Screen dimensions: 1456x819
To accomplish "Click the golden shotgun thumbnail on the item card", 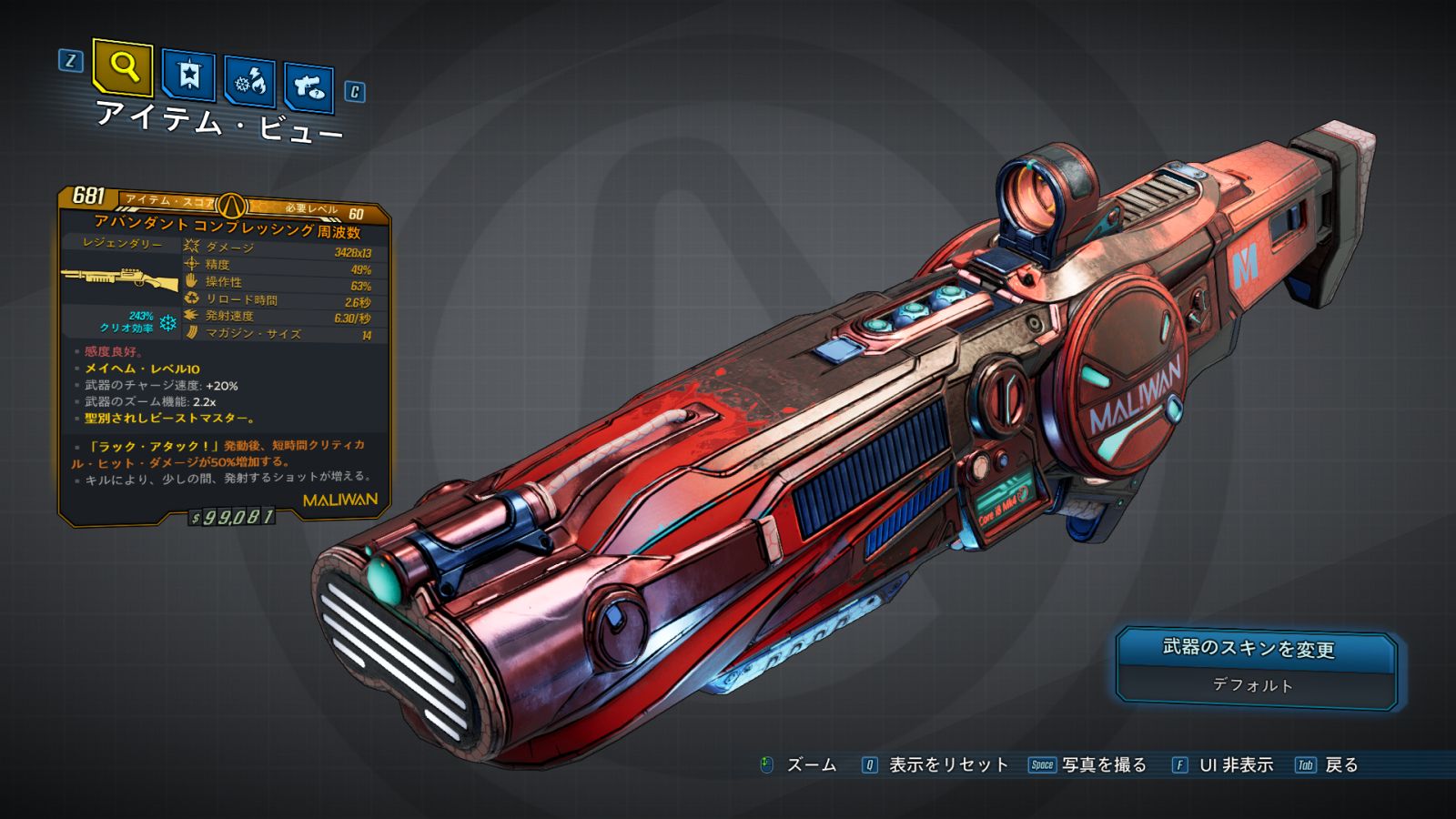I will (121, 278).
